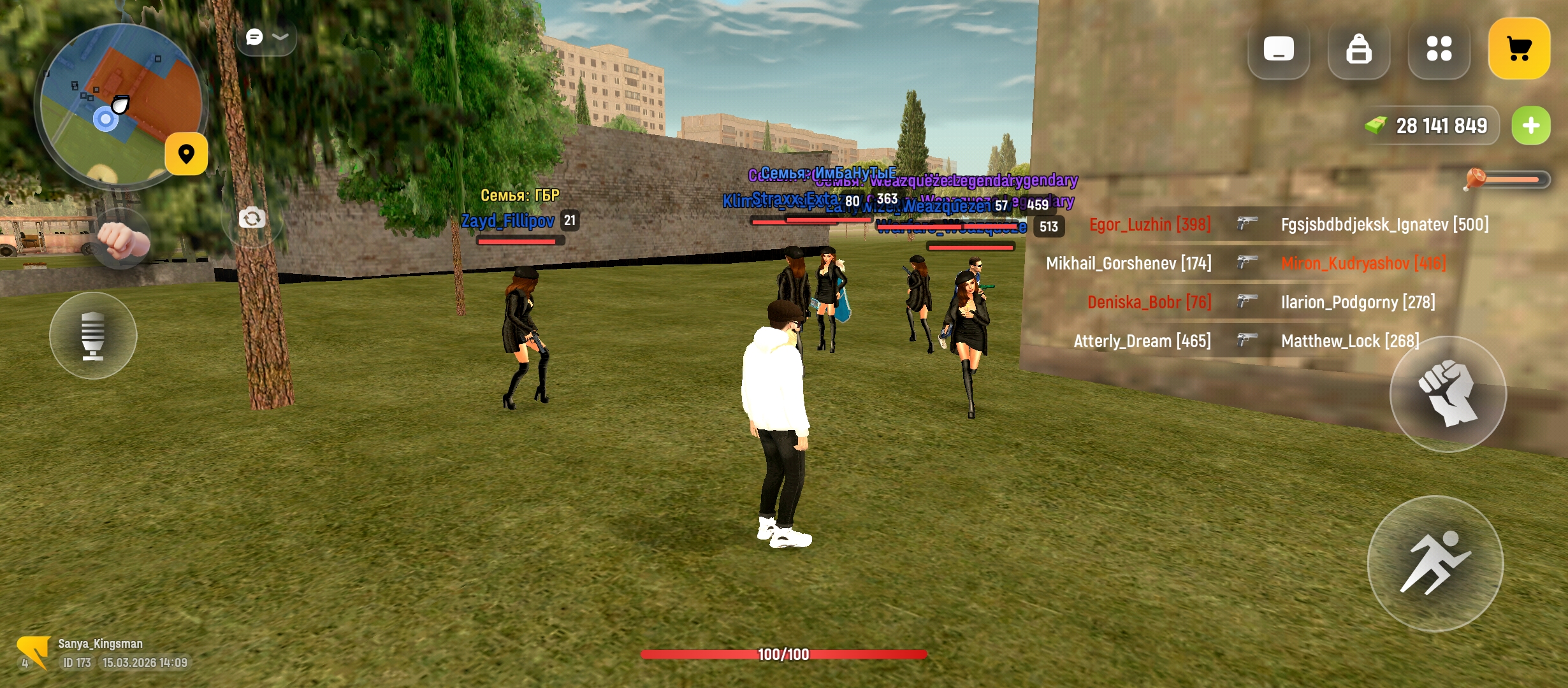This screenshot has height=688, width=1568.
Task: Select the small fist icon beside the minimap
Action: [123, 240]
